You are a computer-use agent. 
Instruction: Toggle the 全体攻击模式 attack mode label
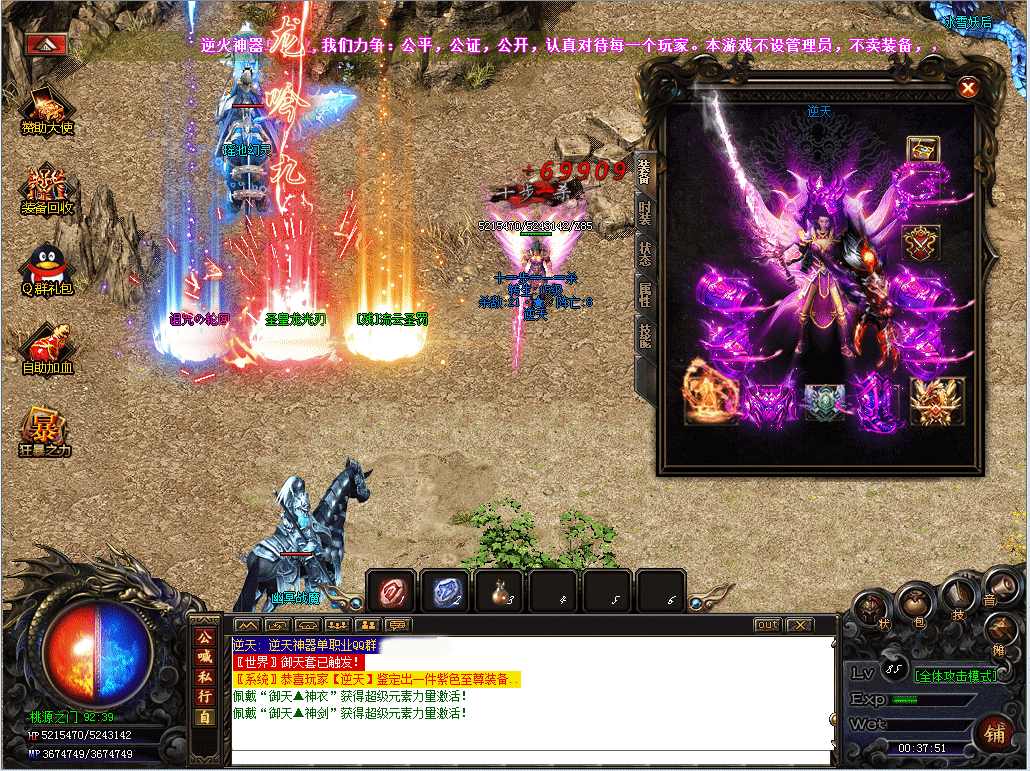click(x=956, y=675)
